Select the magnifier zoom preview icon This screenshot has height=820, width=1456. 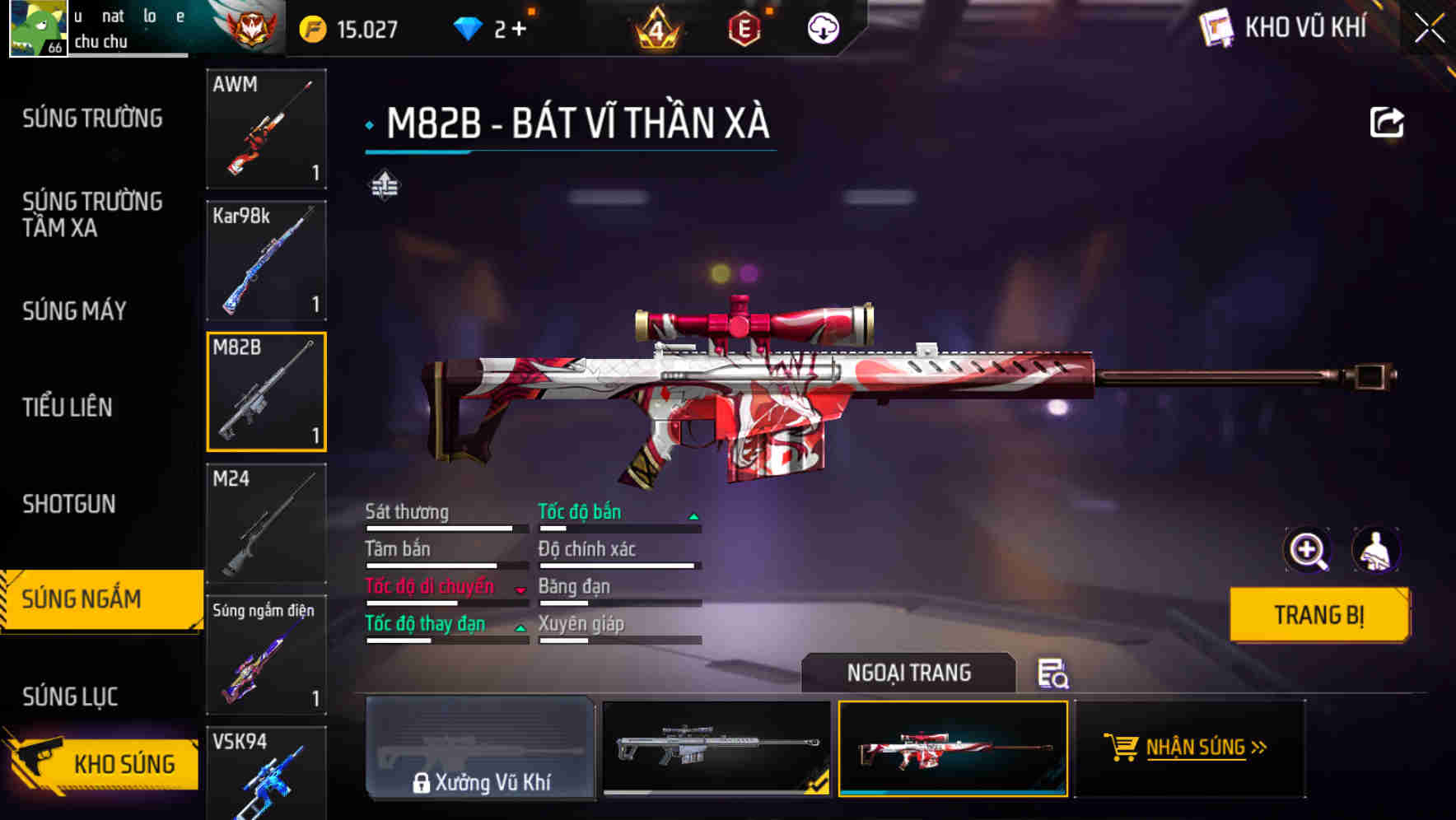[x=1308, y=550]
